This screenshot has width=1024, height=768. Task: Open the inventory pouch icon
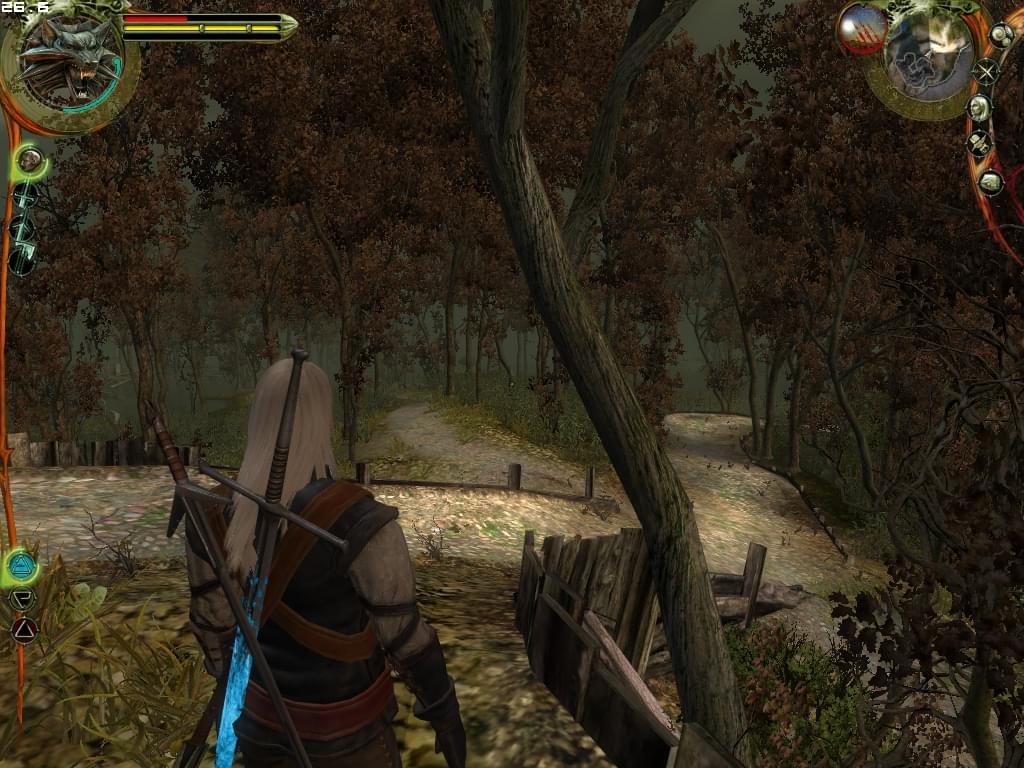(1000, 35)
